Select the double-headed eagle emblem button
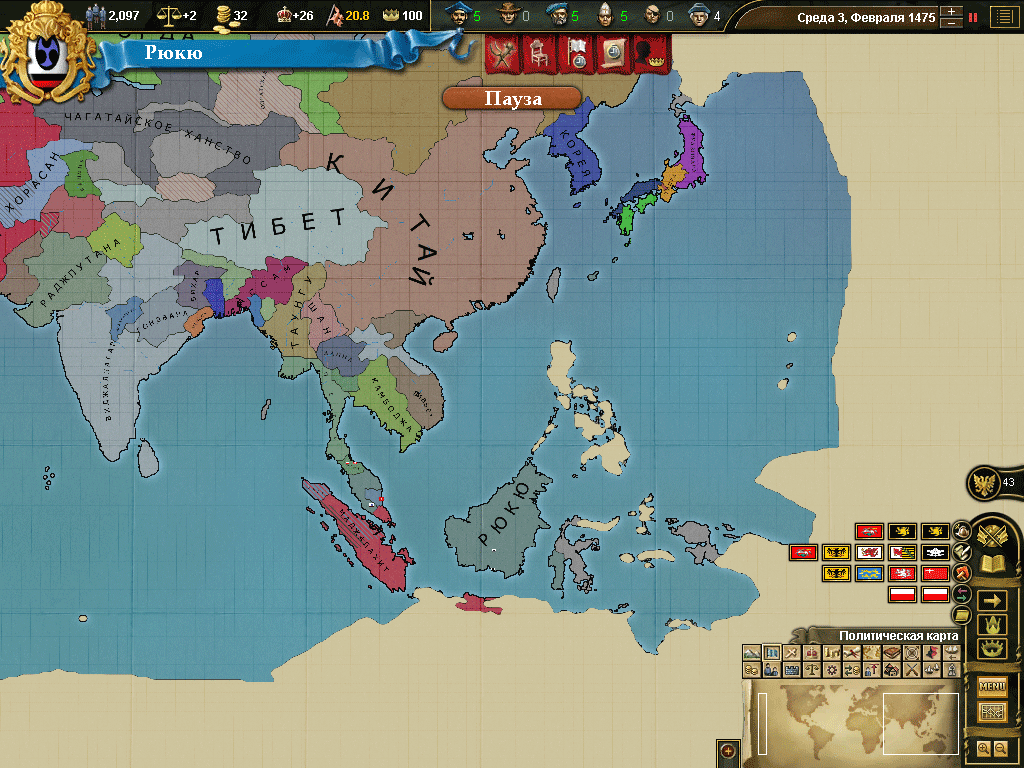 point(986,483)
